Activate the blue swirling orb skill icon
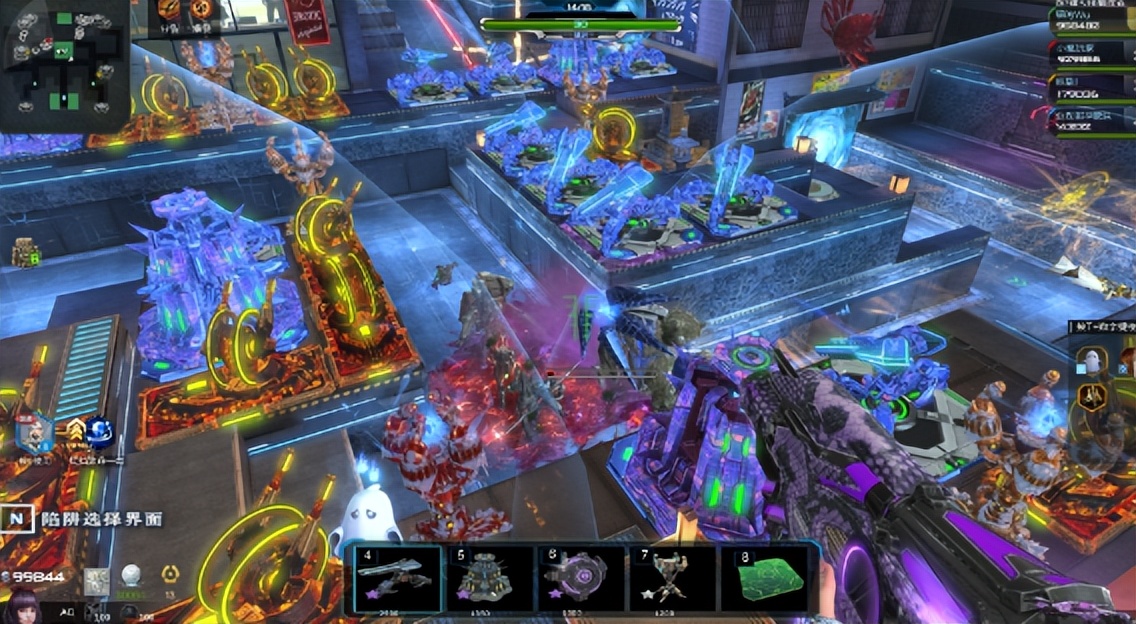1136x624 pixels. [99, 431]
